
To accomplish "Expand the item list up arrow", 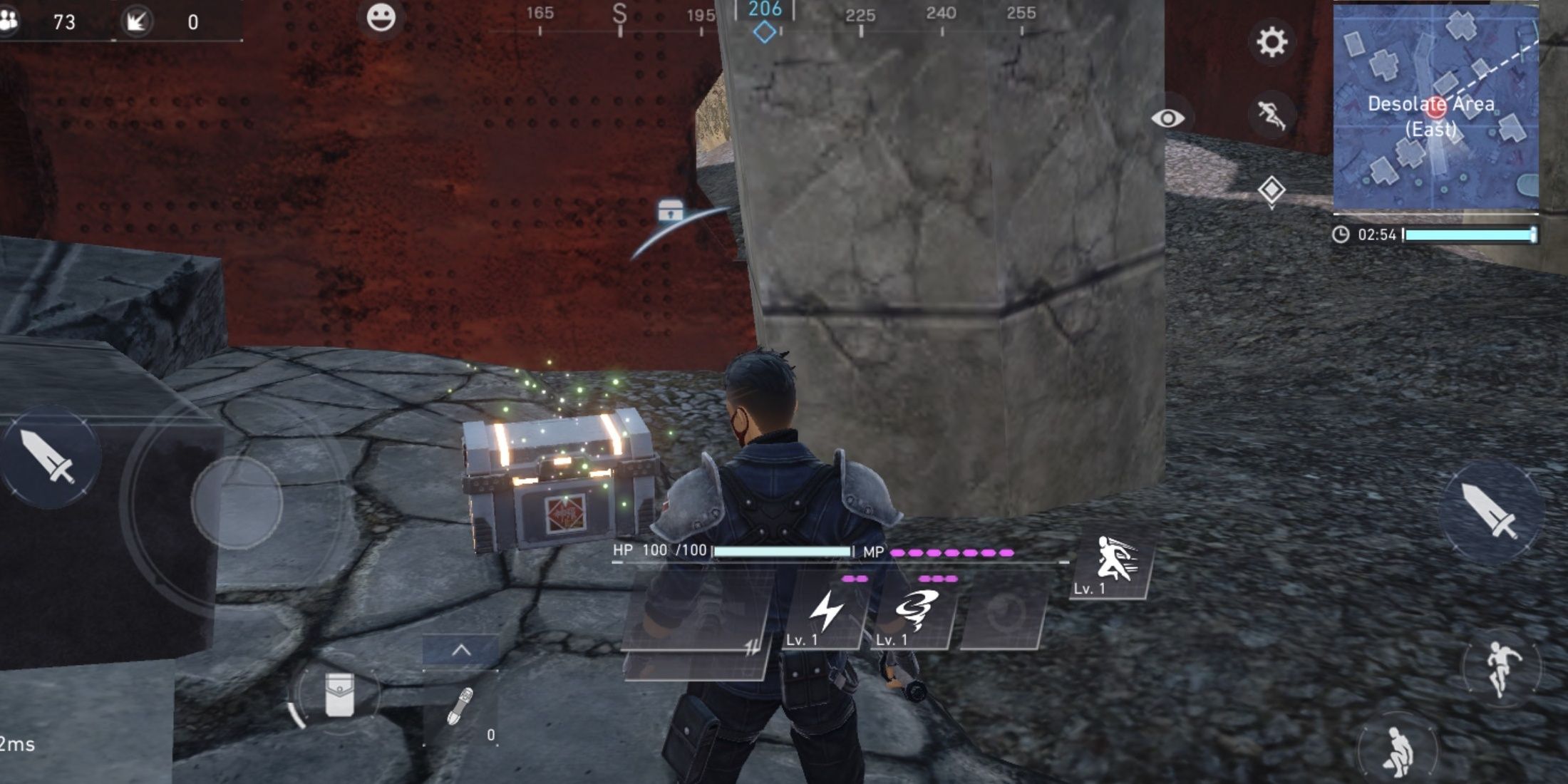I will (x=461, y=651).
